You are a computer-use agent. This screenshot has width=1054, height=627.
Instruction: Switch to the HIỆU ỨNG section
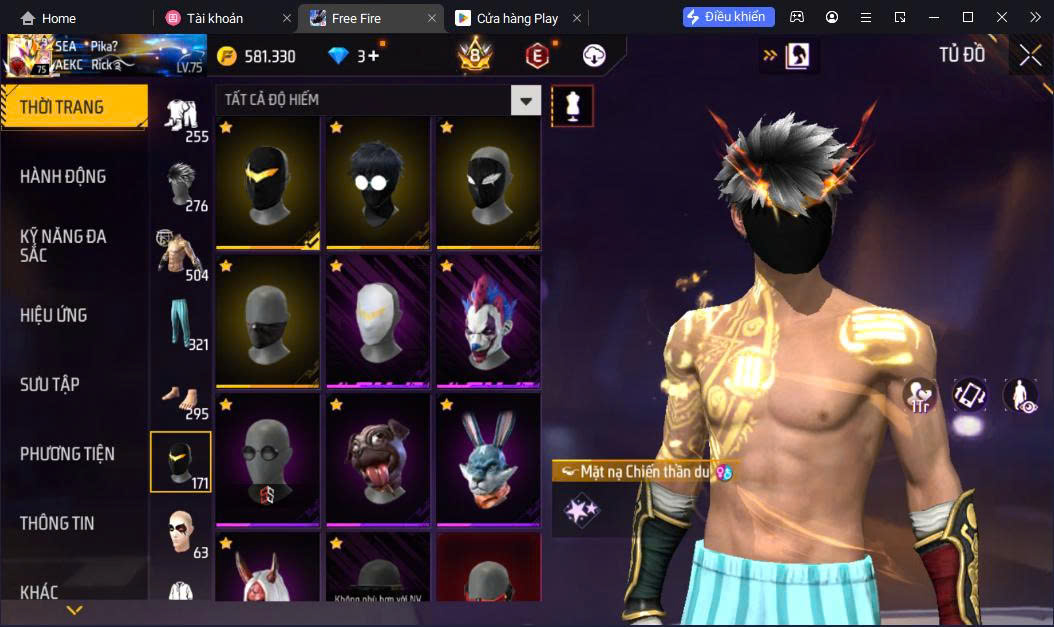54,315
